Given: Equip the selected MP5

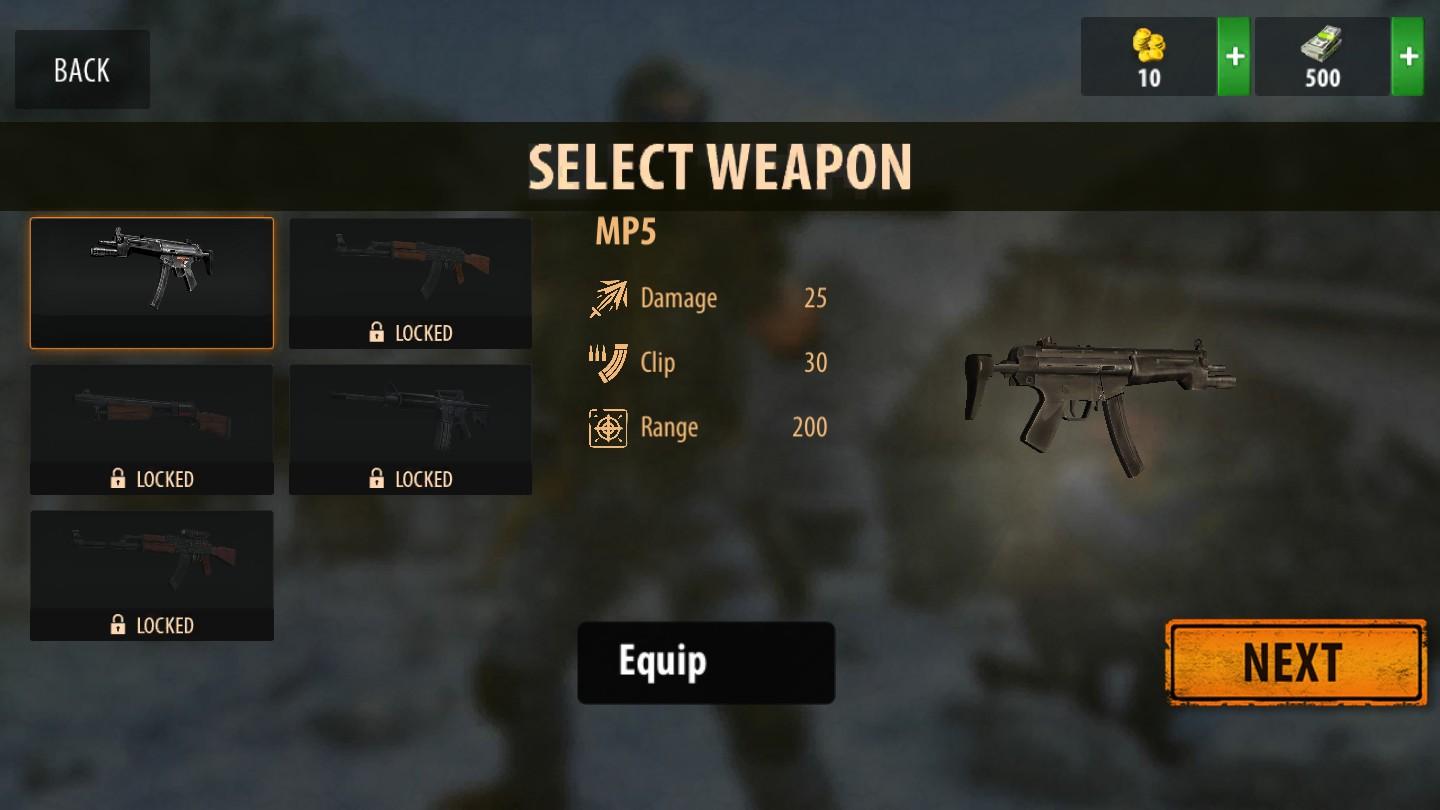Looking at the screenshot, I should coord(706,662).
